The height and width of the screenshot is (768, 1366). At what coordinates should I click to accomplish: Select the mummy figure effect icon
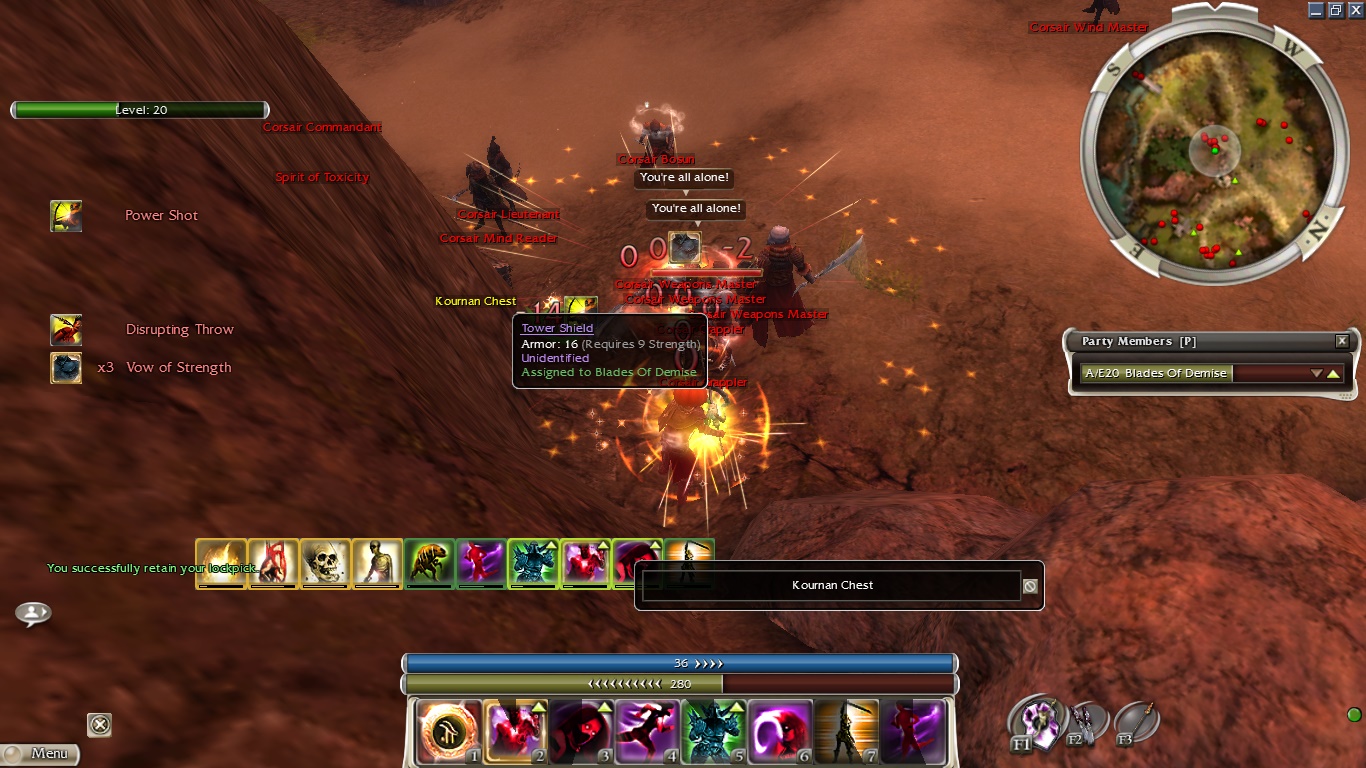coord(377,564)
